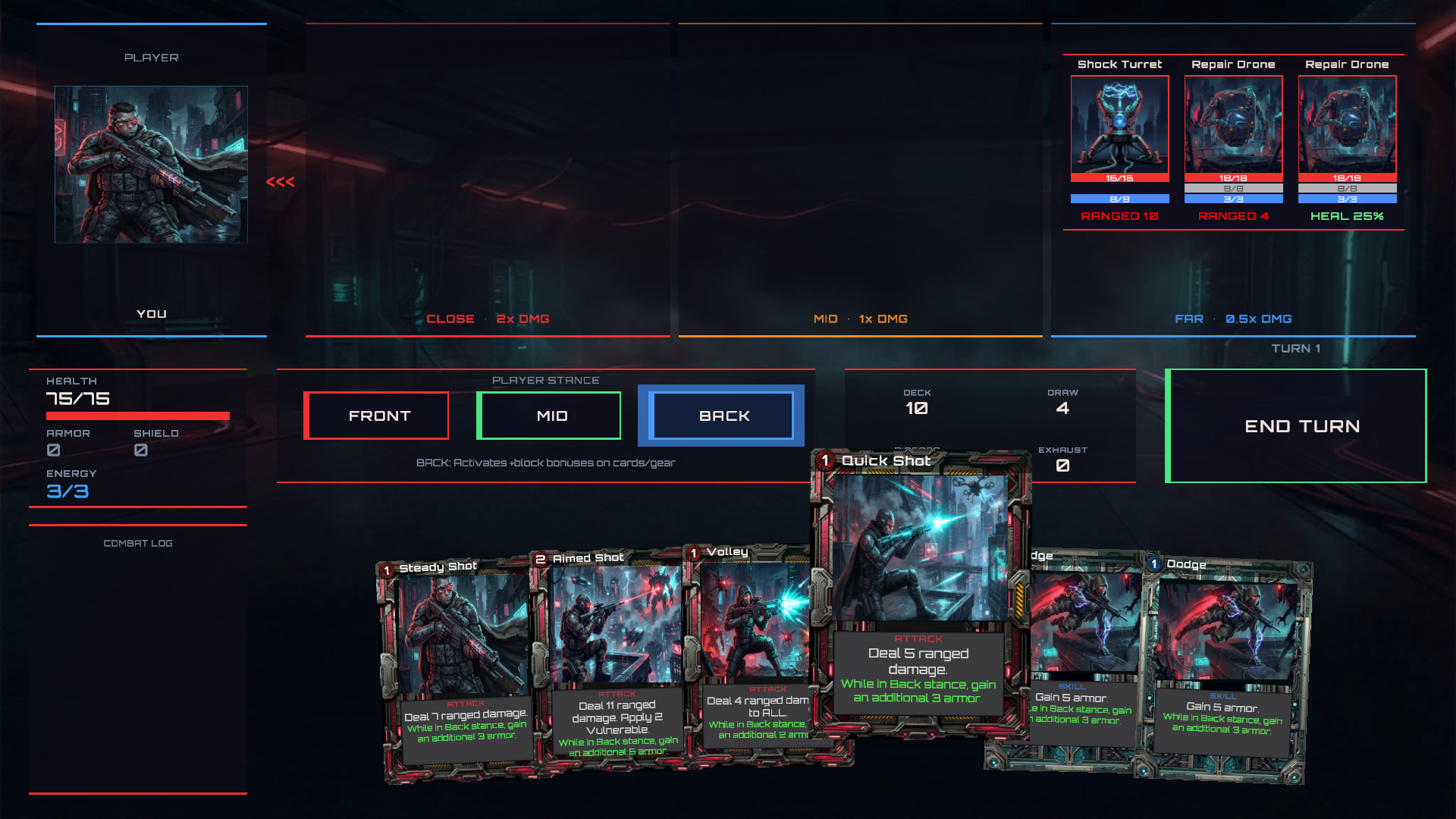Target the Repair Drone showing Ranged 4
This screenshot has width=1456, height=819.
[x=1233, y=127]
